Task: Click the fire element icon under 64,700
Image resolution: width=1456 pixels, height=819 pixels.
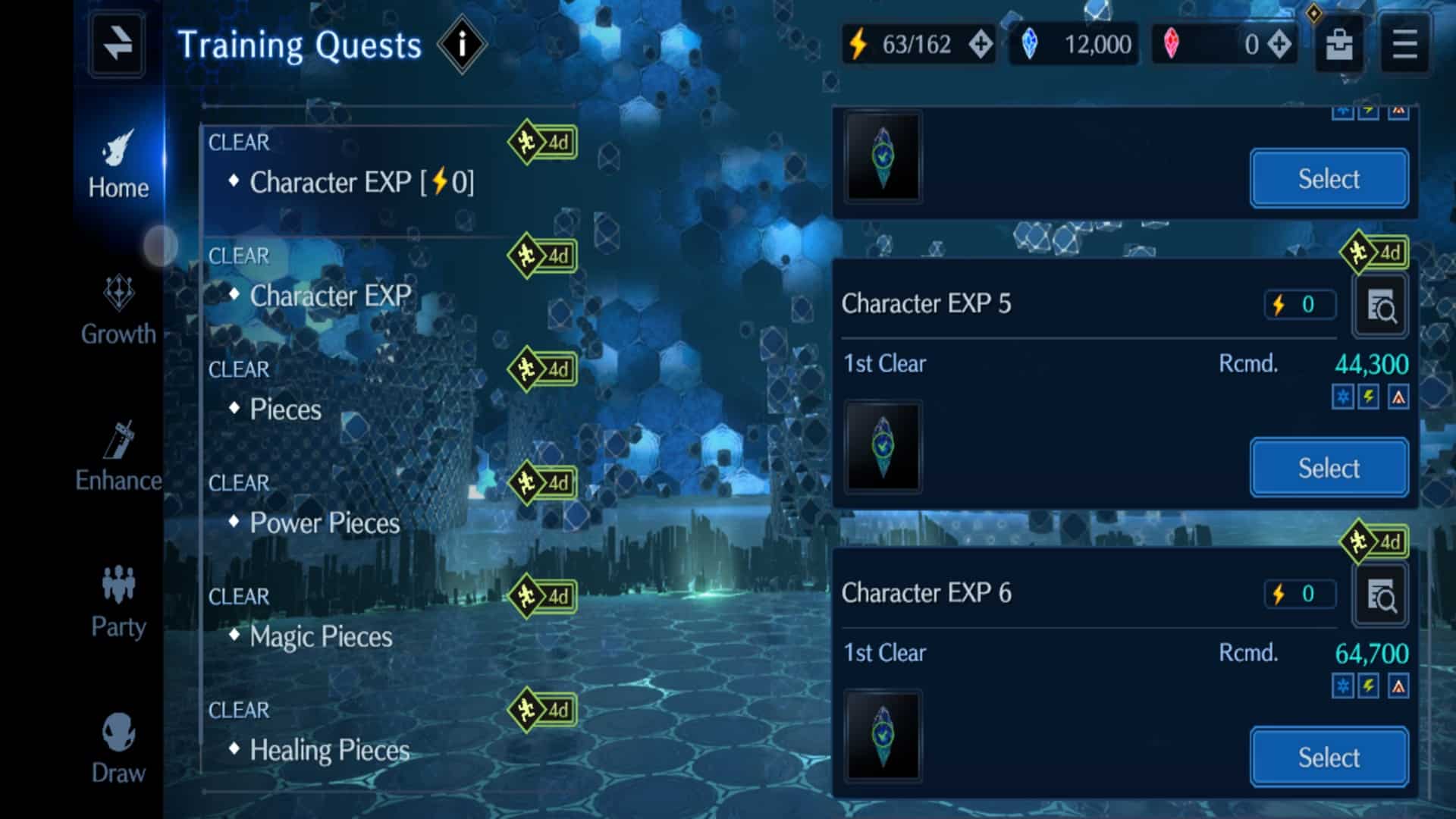Action: click(1398, 686)
